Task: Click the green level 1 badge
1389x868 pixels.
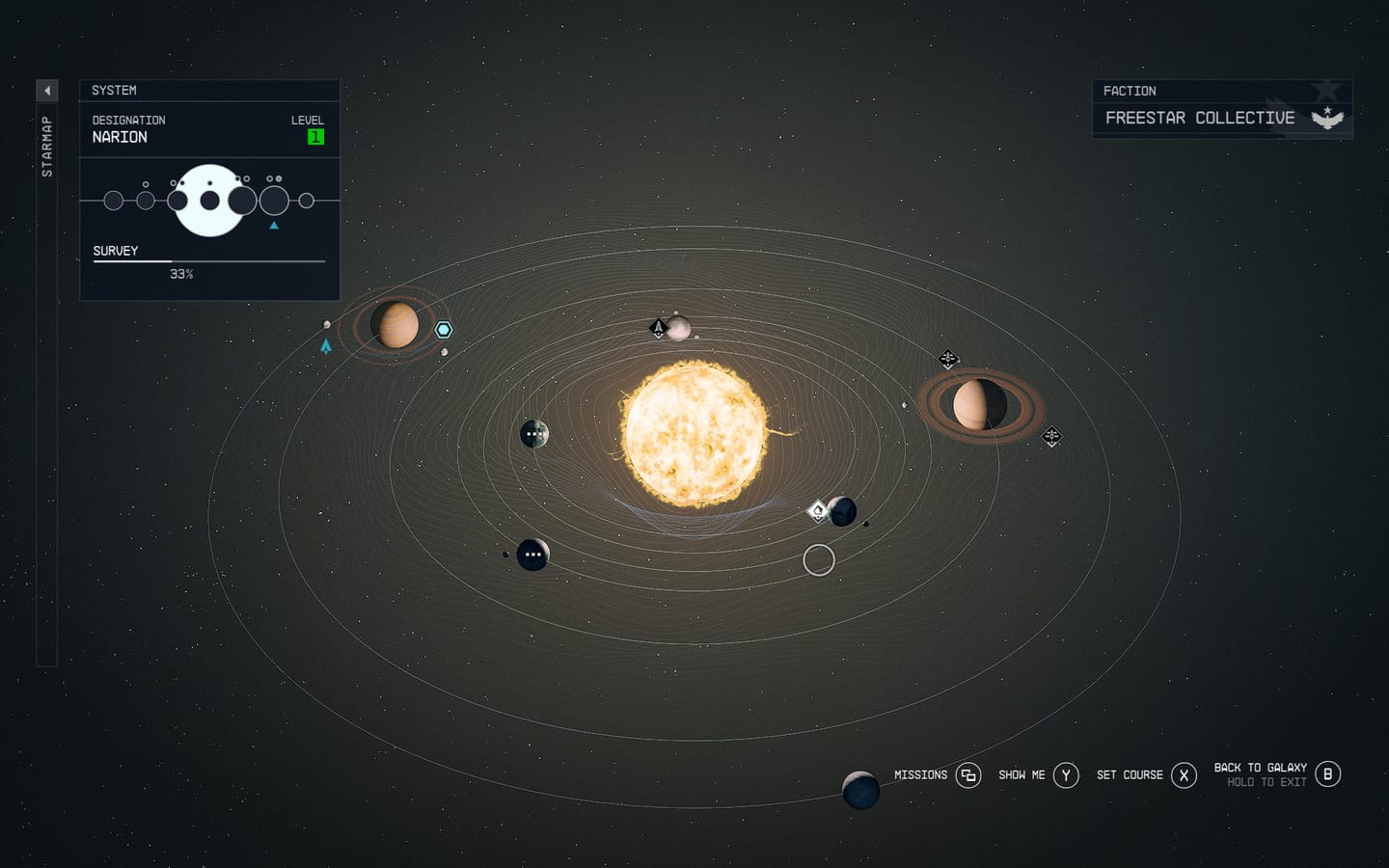Action: 314,136
